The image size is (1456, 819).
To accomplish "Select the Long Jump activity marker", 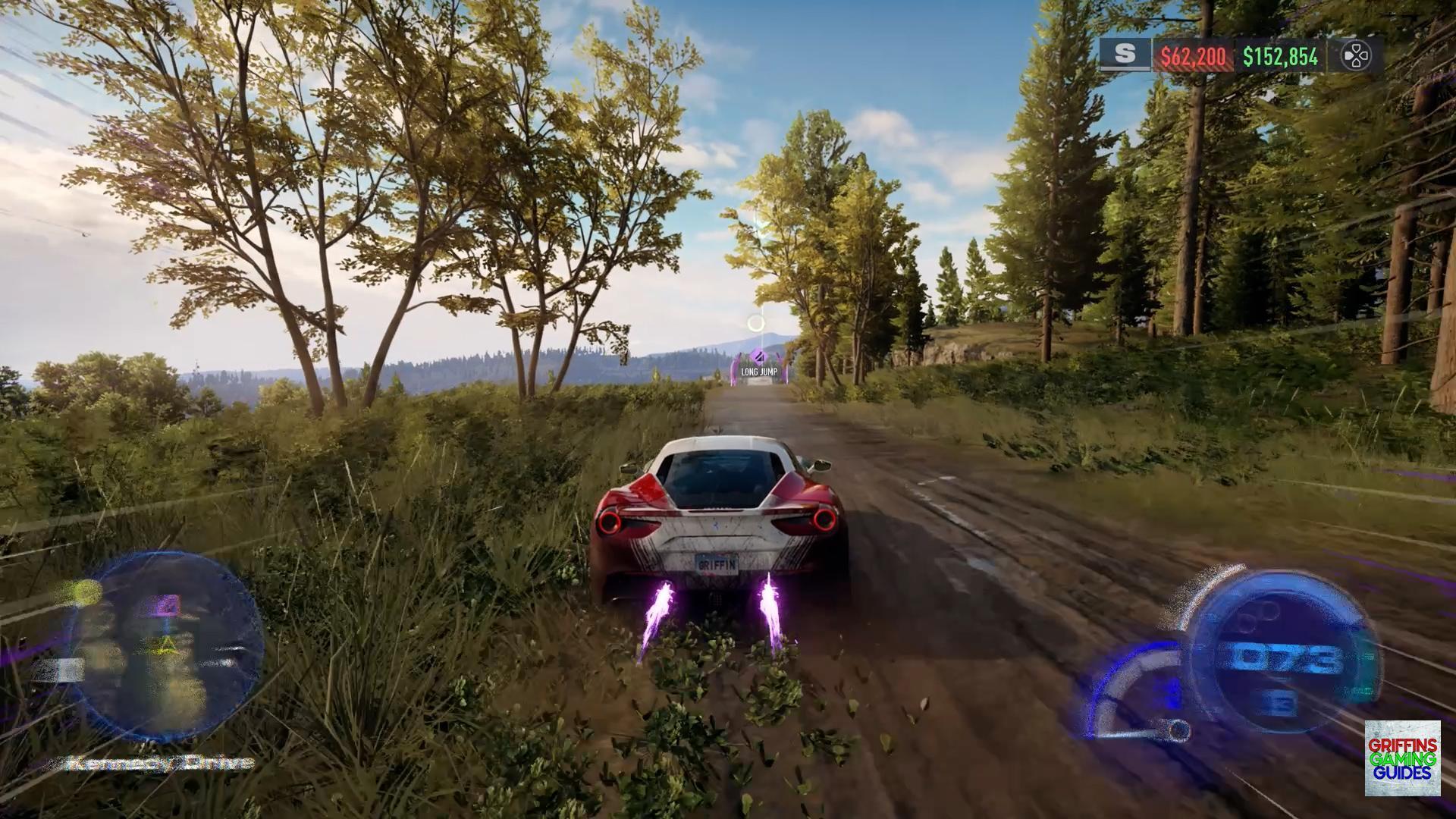I will point(758,370).
